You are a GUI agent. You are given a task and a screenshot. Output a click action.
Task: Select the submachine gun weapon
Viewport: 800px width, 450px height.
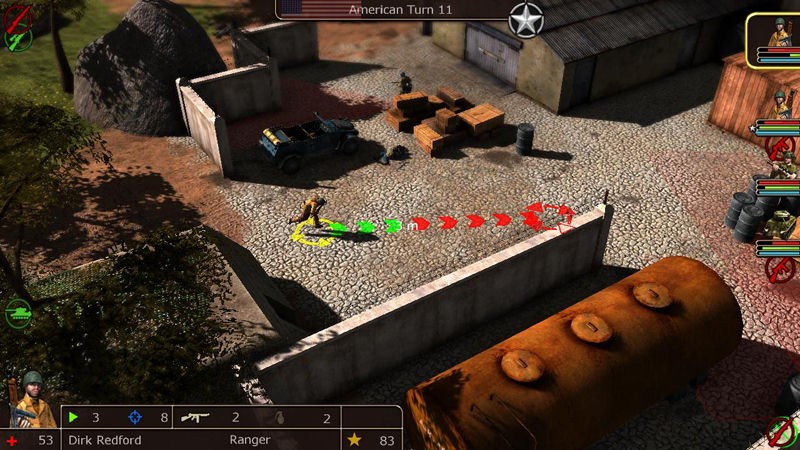tap(196, 417)
